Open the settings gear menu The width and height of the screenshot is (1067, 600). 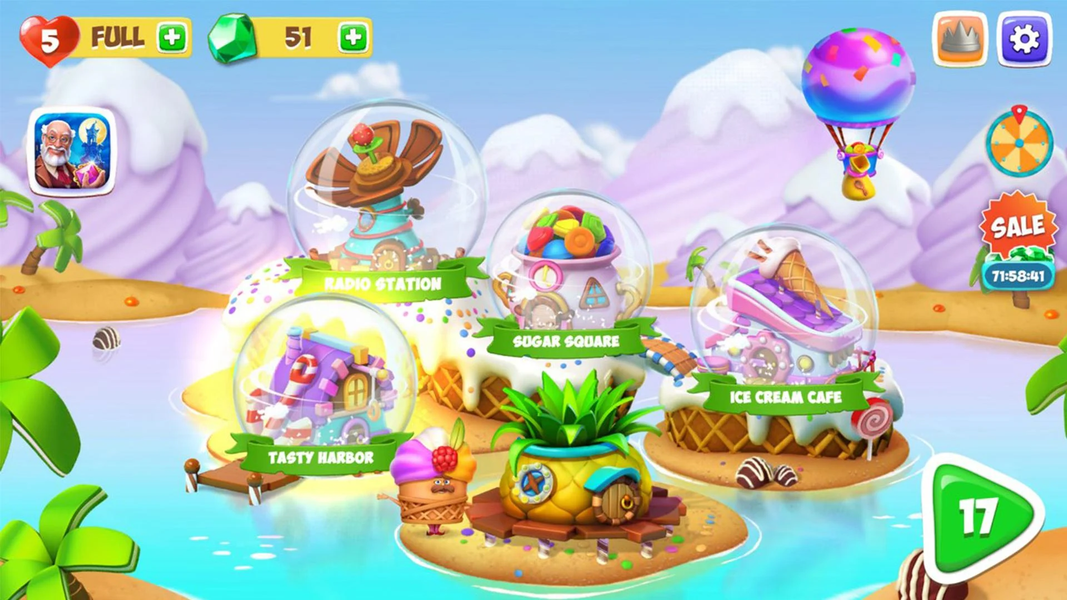pos(1025,40)
